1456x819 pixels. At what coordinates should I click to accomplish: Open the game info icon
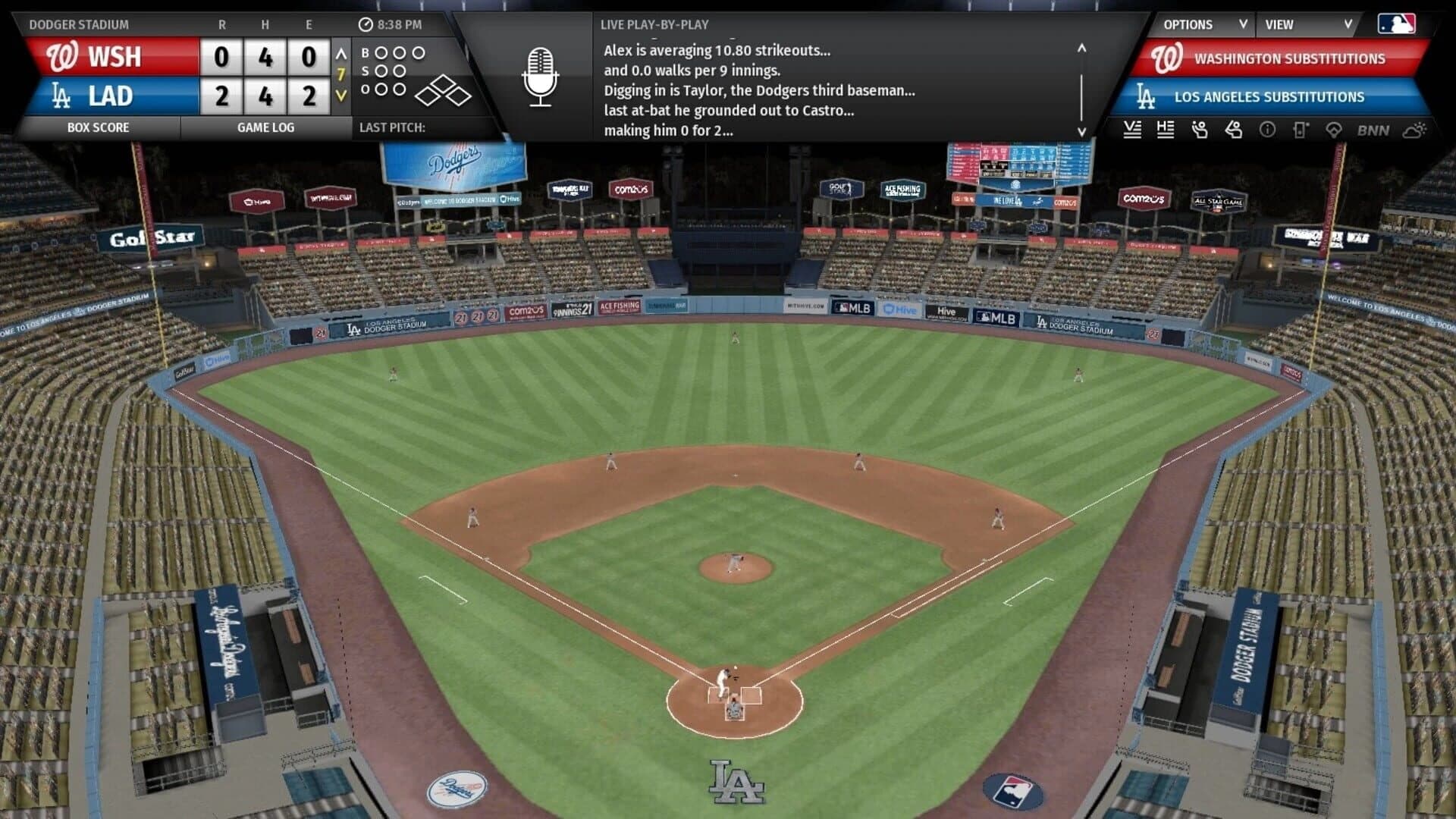[1265, 130]
